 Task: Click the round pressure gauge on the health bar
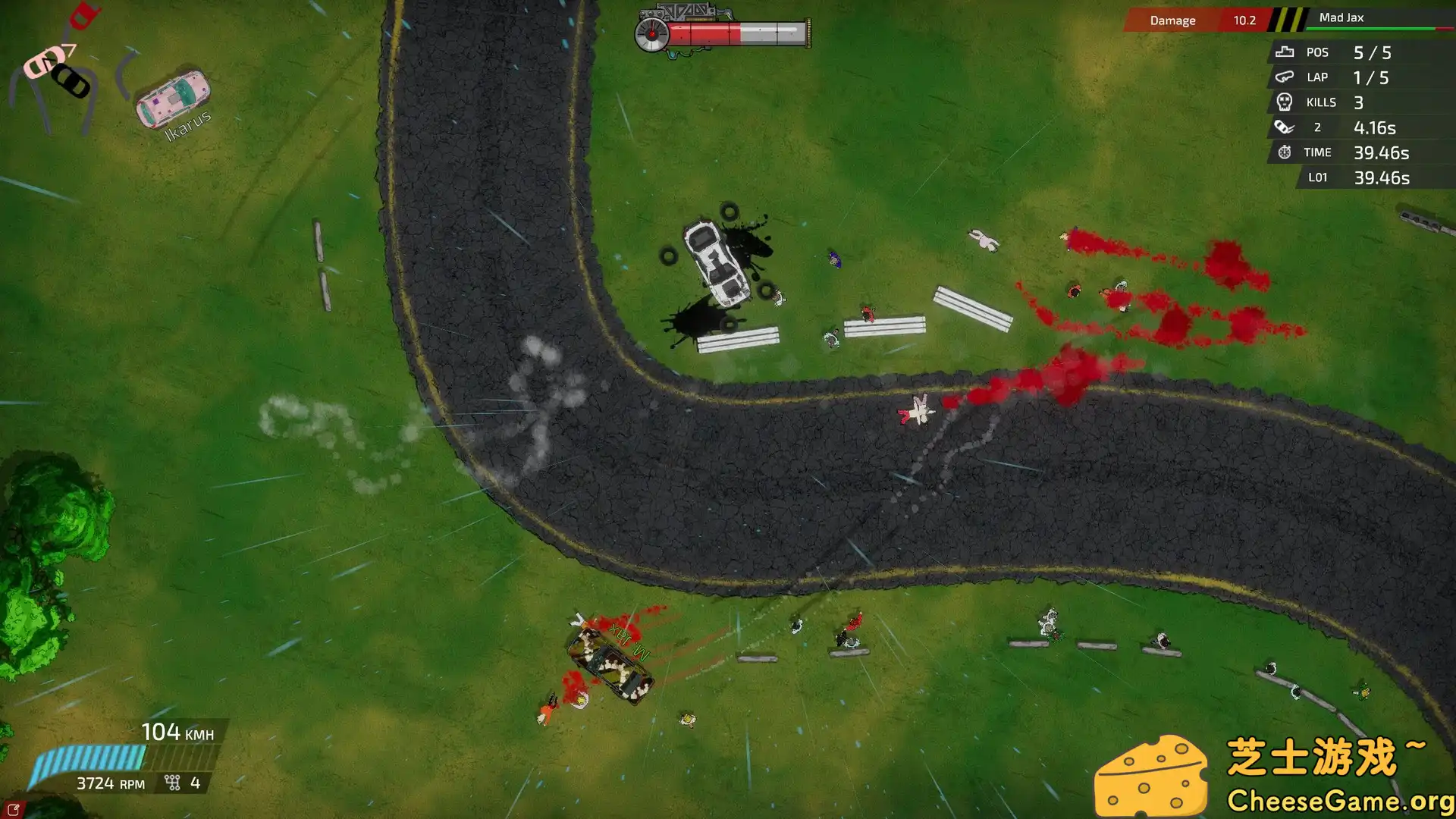tap(651, 33)
